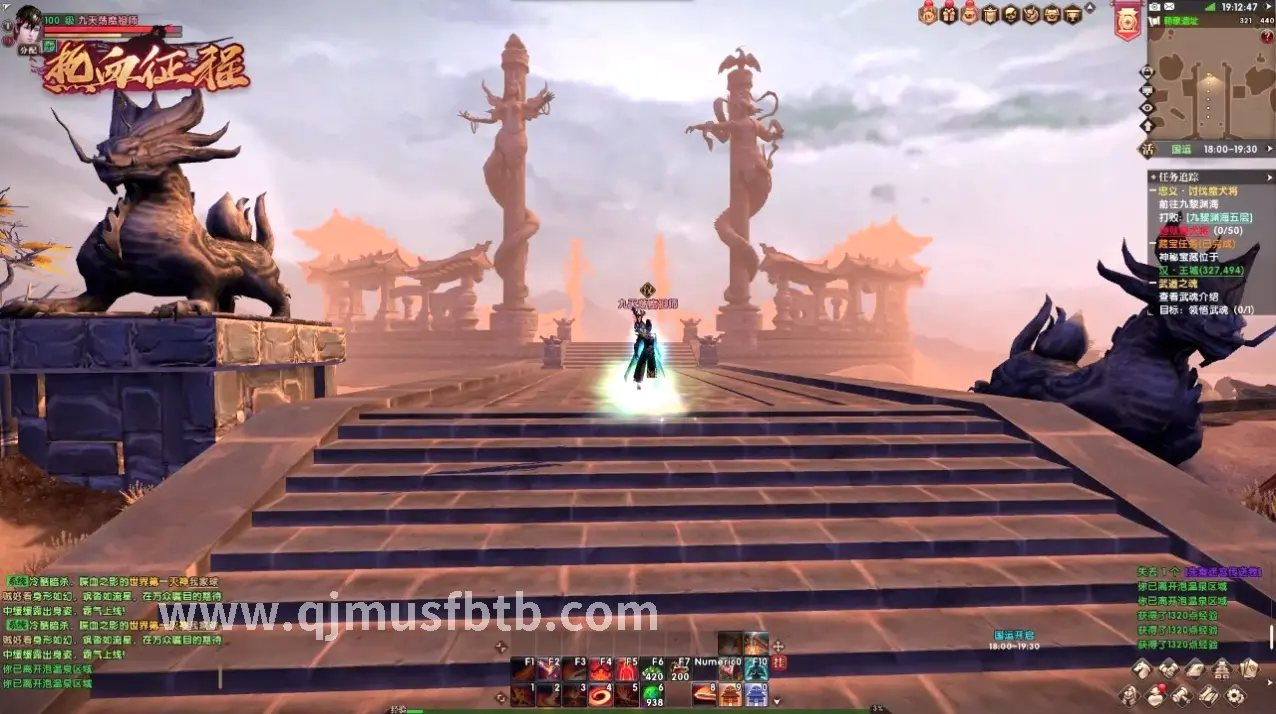Use the green potion in slot 6
This screenshot has width=1276, height=714.
(x=651, y=694)
